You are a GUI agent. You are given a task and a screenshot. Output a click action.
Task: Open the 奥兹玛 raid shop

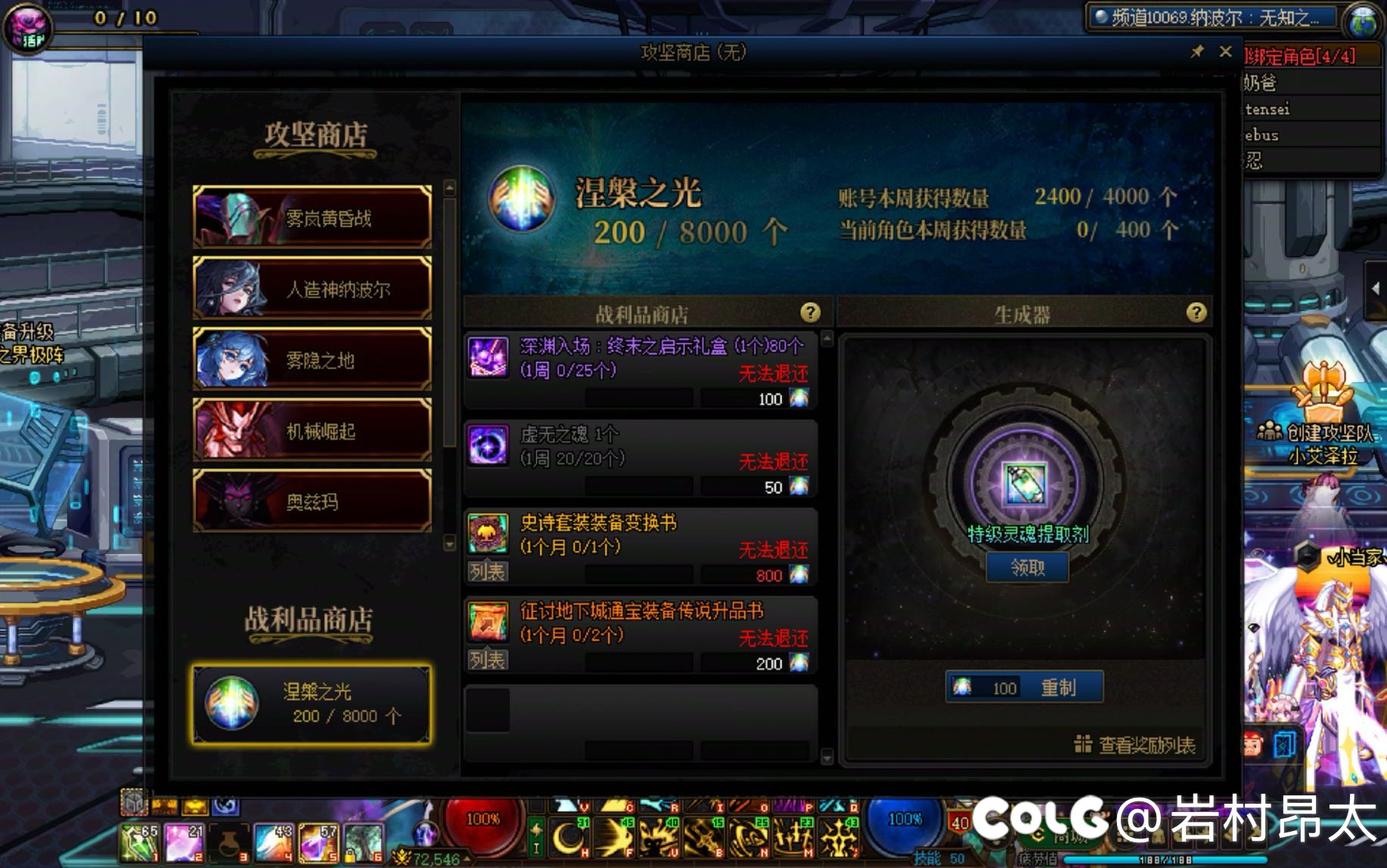[312, 501]
